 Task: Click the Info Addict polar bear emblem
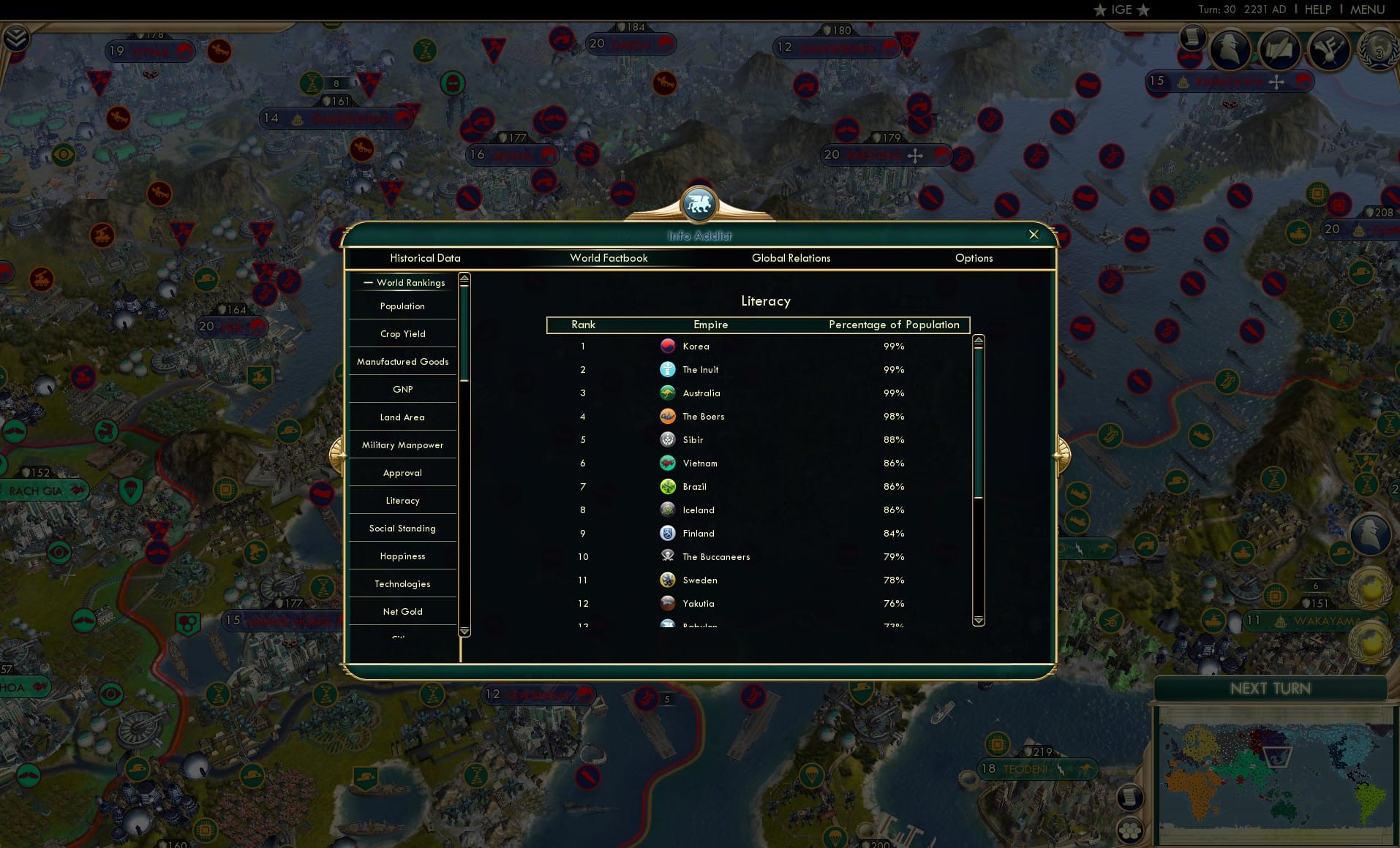click(699, 205)
